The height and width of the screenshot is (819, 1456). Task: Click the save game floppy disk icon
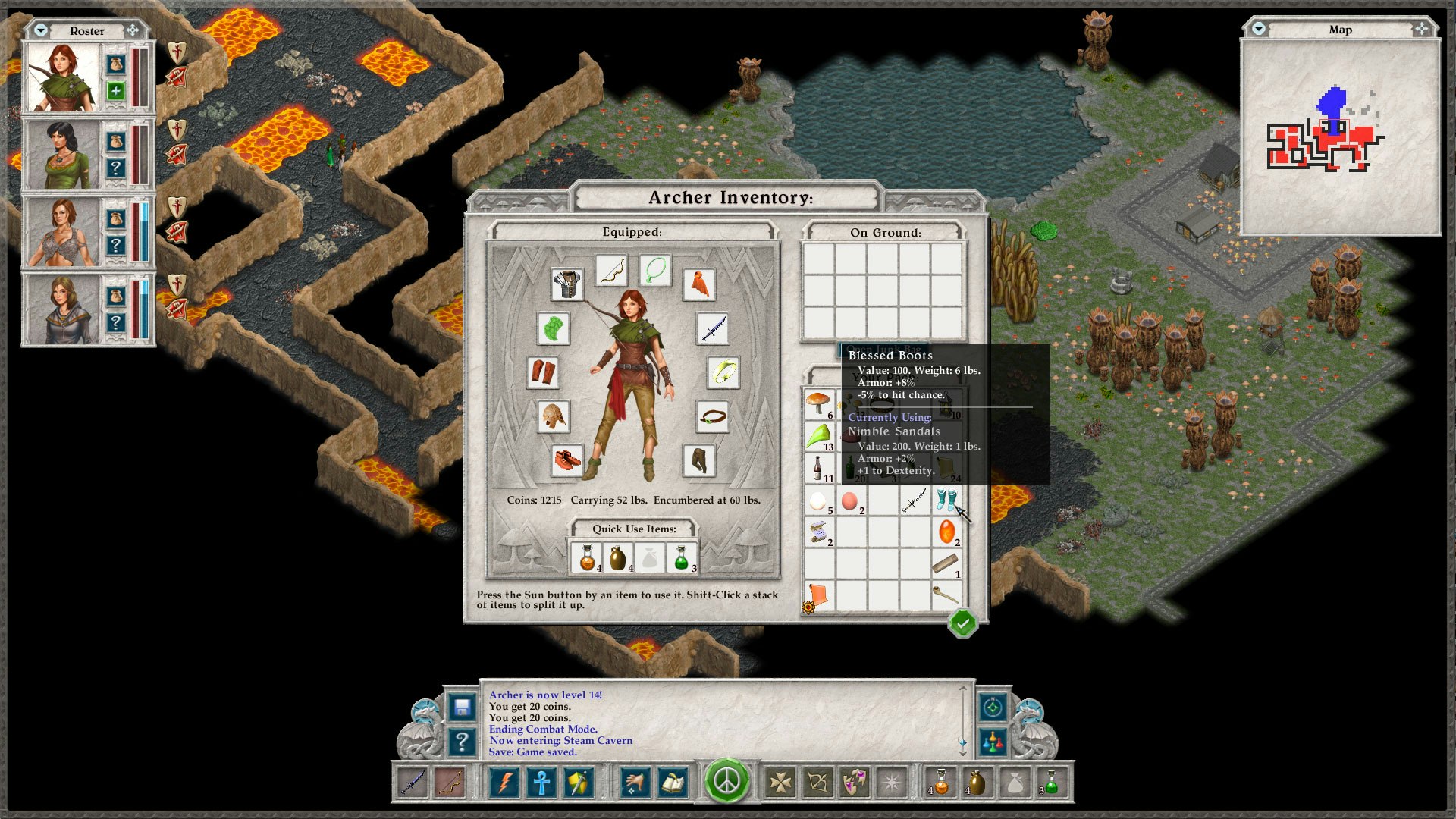pos(460,708)
